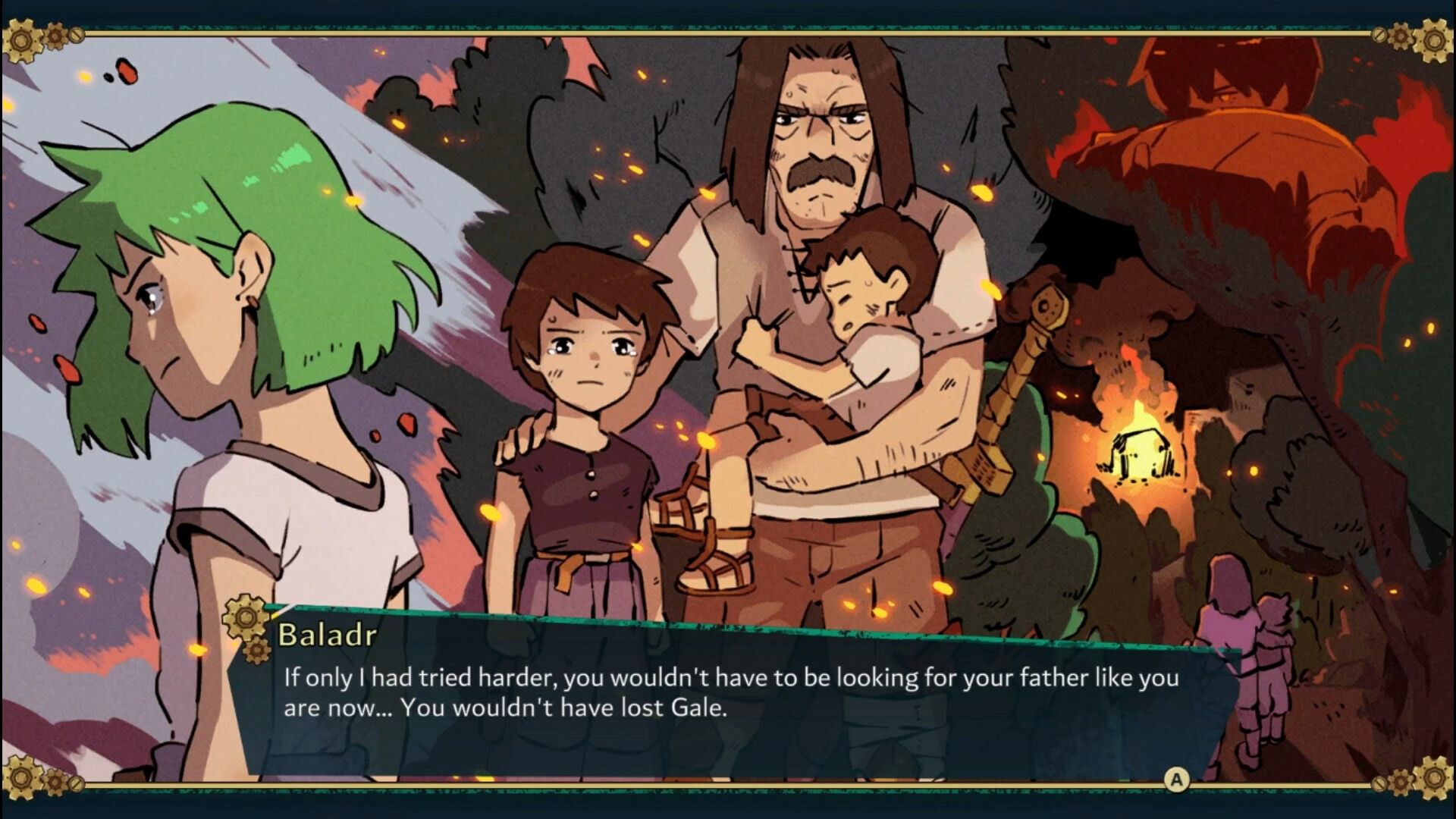This screenshot has width=1456, height=819.
Task: Select the gear decoration in the bottom-left corner
Action: tap(22, 777)
